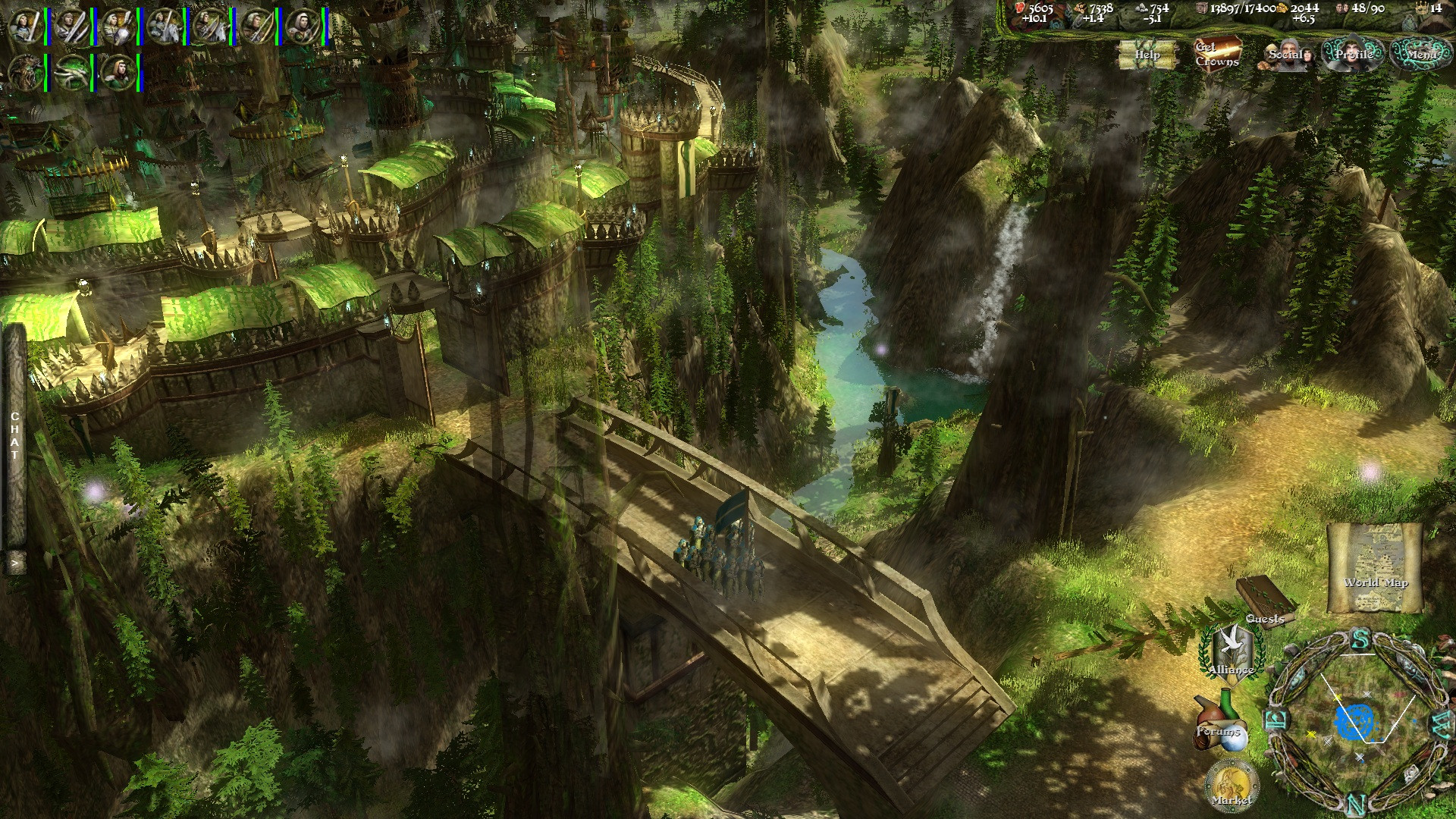Click the Get Crowns treasure chest

pyautogui.click(x=1217, y=53)
